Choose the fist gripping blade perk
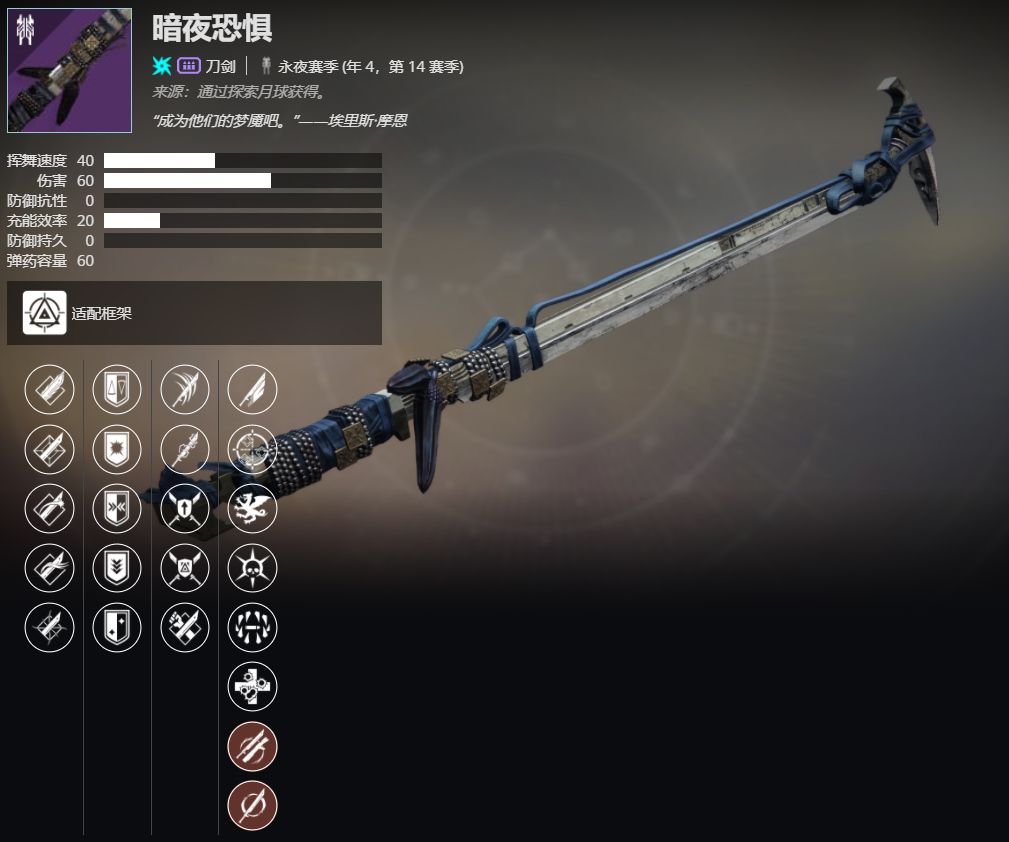This screenshot has width=1009, height=842. coord(185,627)
